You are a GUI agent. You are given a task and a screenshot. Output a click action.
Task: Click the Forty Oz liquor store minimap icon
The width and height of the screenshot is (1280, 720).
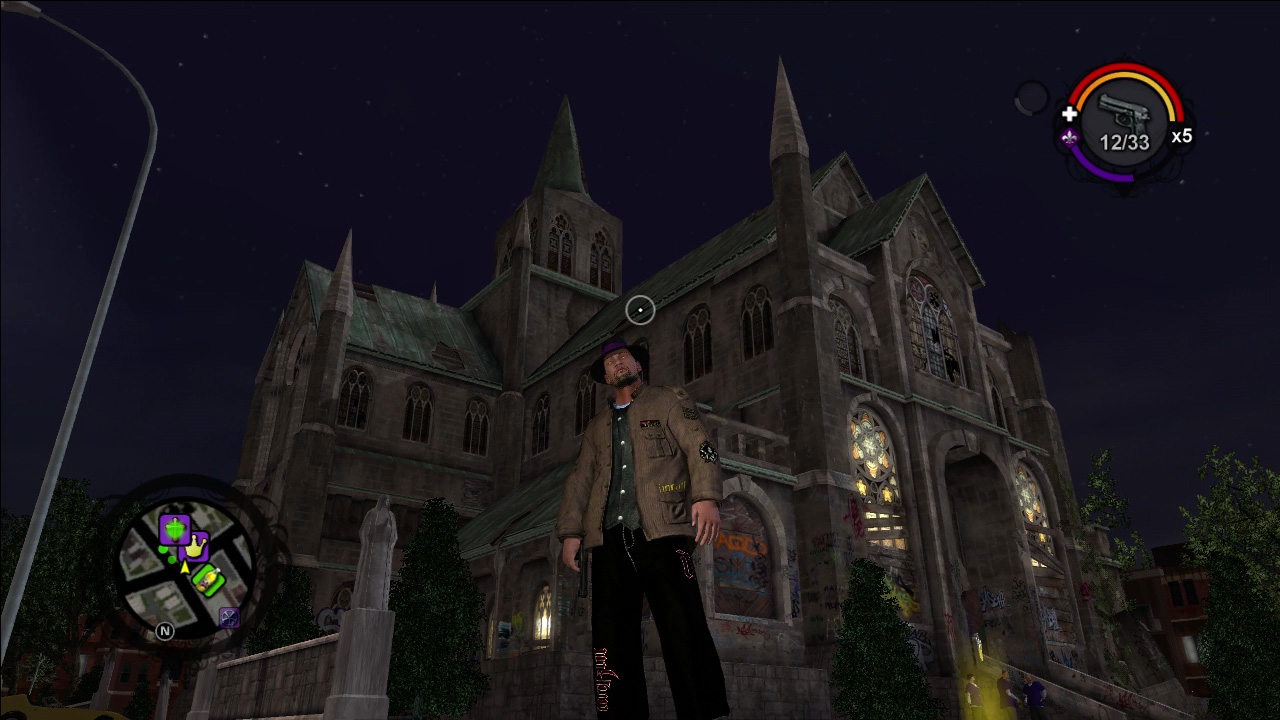(209, 579)
